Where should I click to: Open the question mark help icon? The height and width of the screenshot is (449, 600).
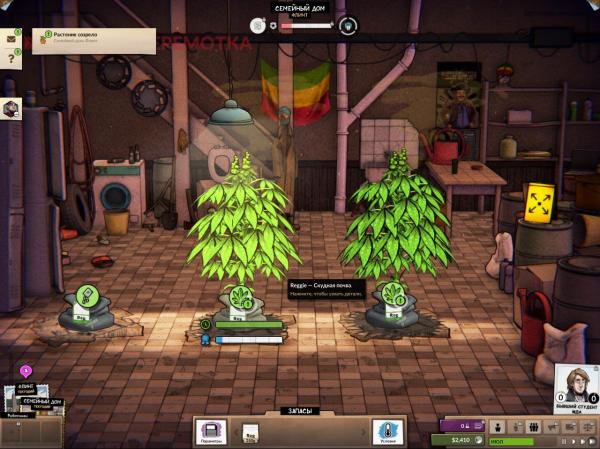pyautogui.click(x=13, y=60)
